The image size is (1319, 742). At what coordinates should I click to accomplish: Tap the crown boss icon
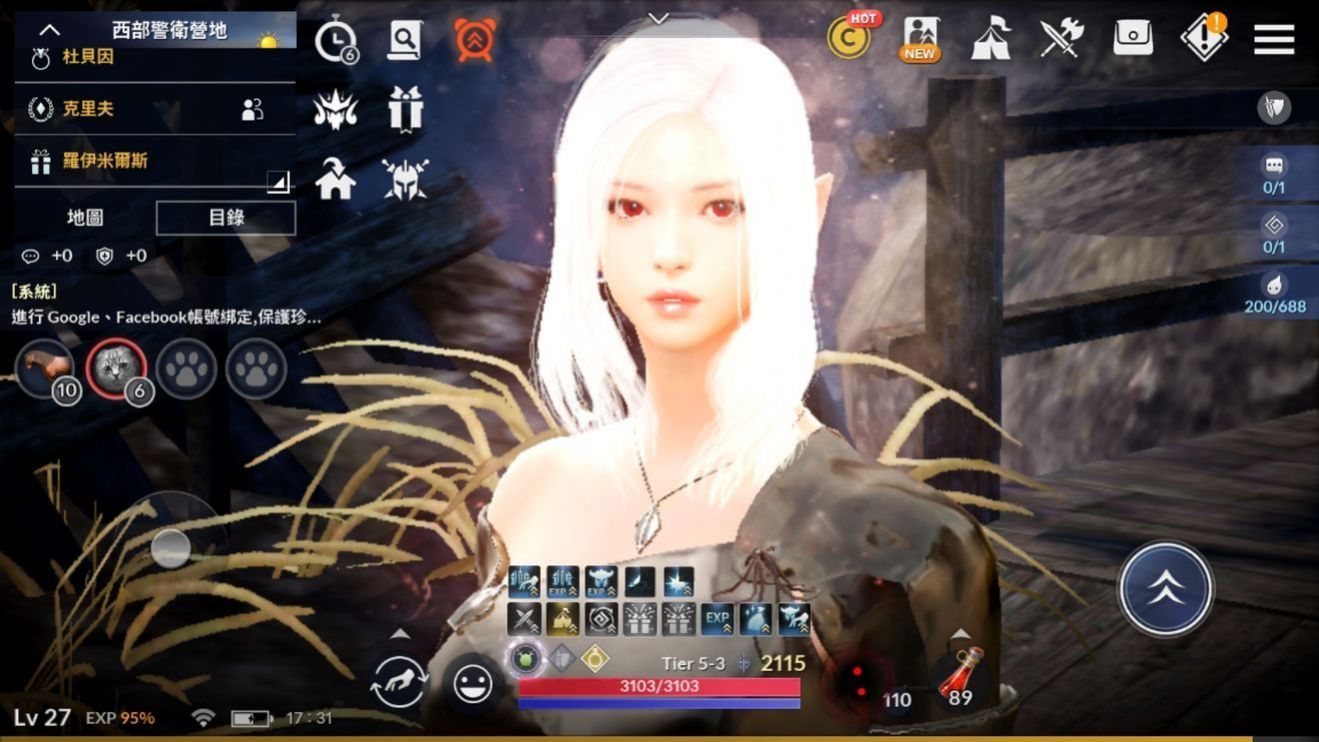pos(335,110)
